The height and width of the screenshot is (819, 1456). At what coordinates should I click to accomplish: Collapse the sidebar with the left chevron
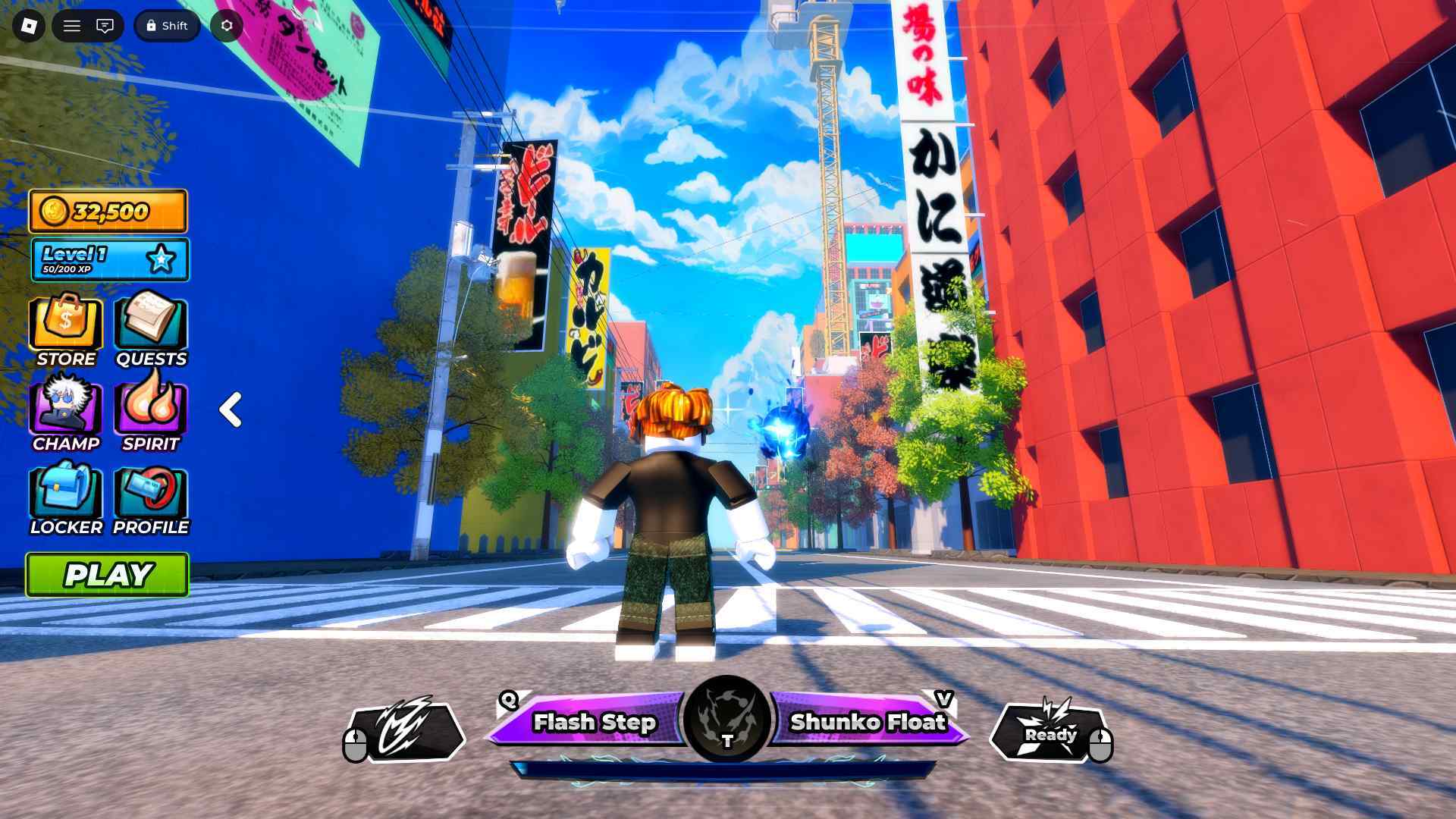coord(230,409)
